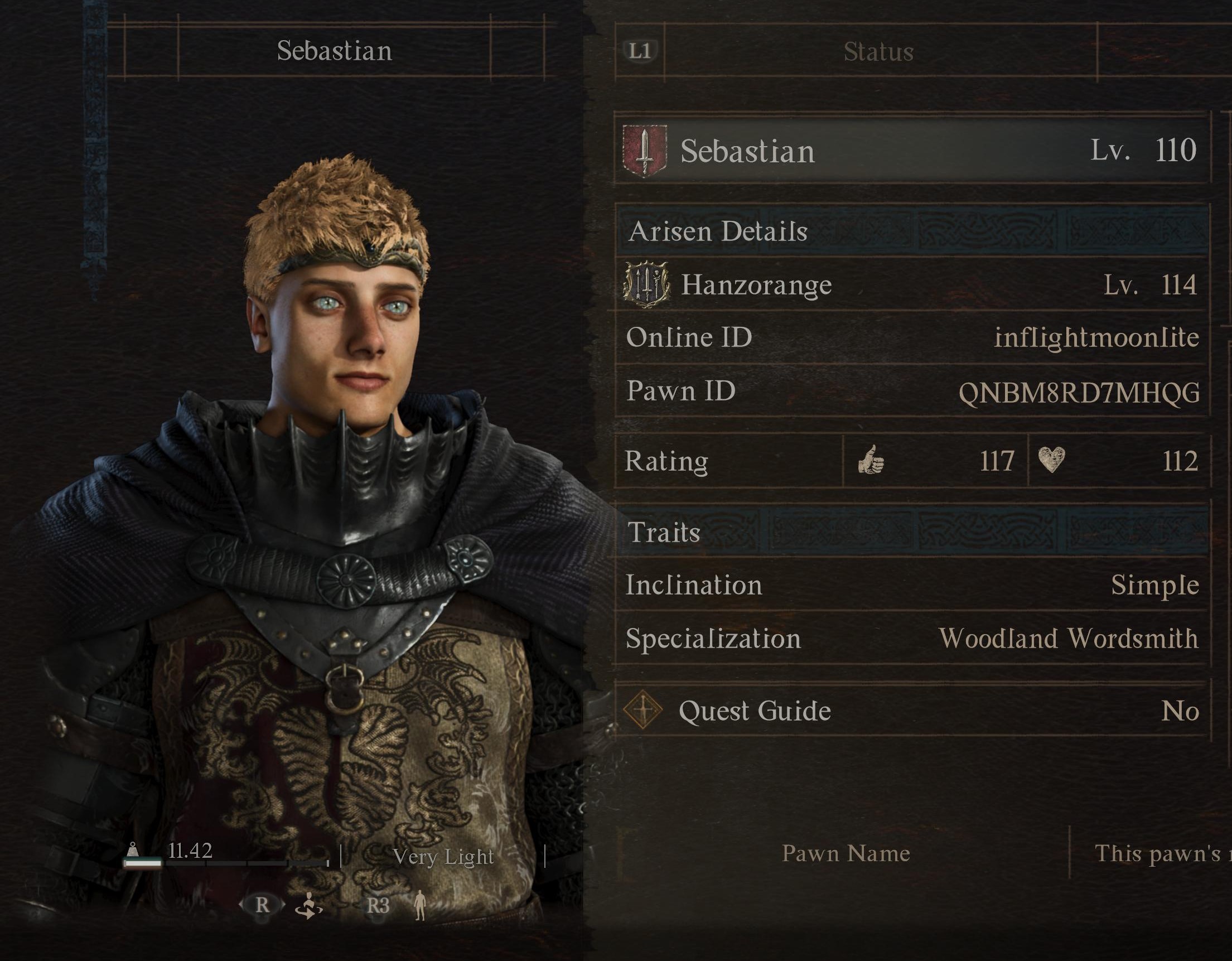This screenshot has width=1232, height=961.
Task: Choose the Specialization Woodland Wordsmith row
Action: coord(911,639)
